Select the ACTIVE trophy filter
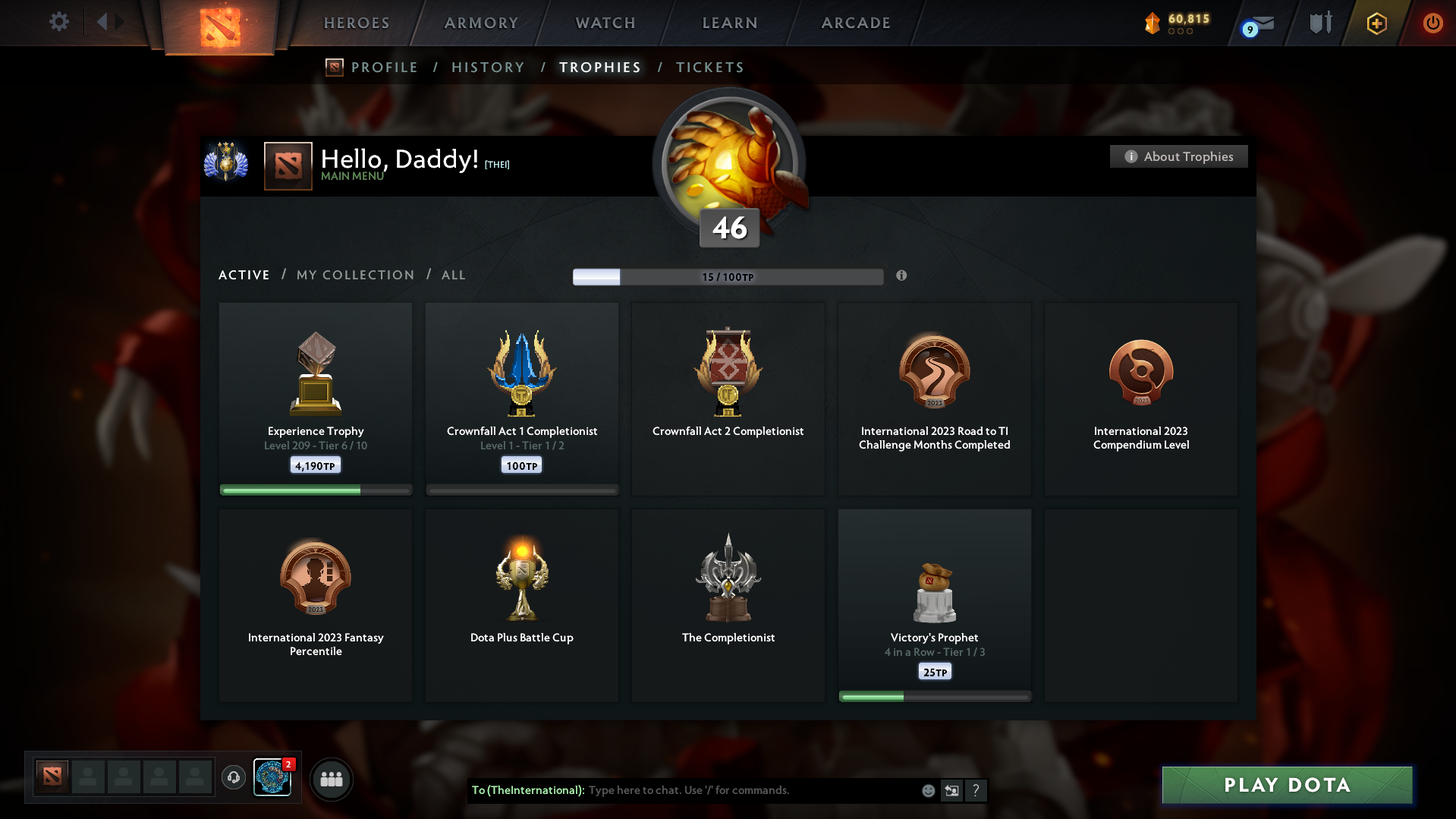1456x819 pixels. pos(244,275)
